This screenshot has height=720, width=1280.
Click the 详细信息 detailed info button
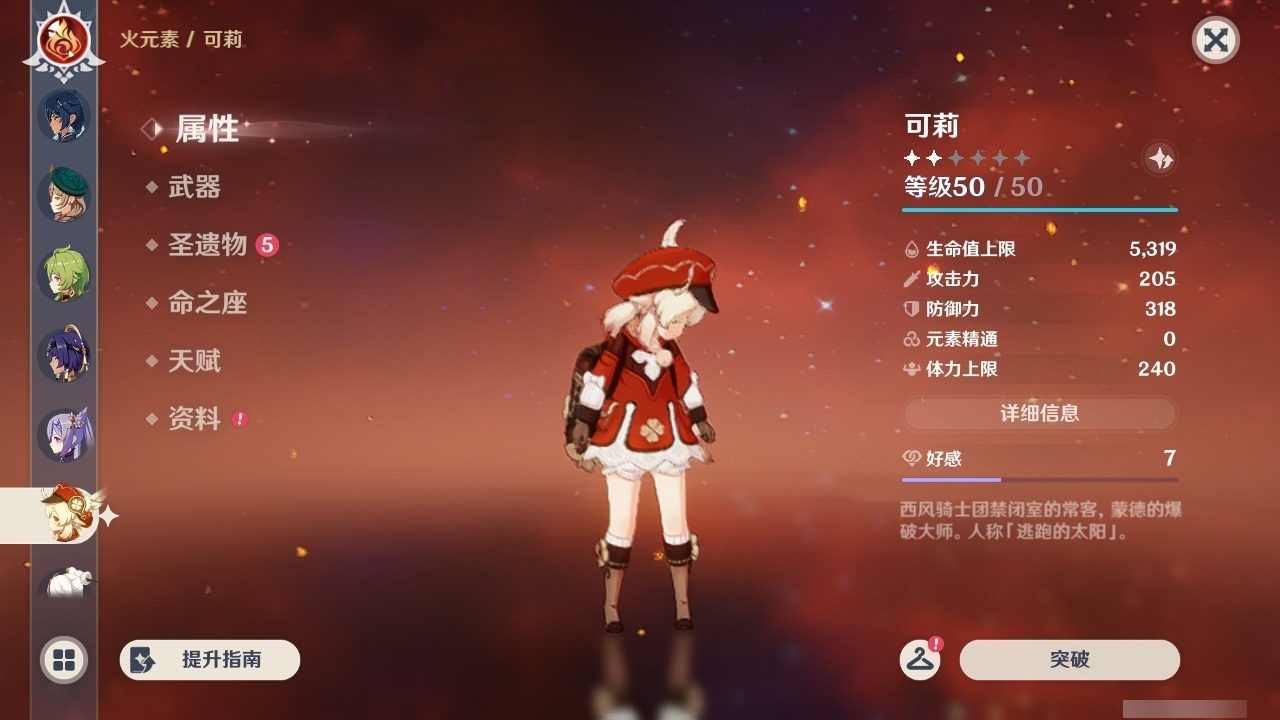point(1040,414)
